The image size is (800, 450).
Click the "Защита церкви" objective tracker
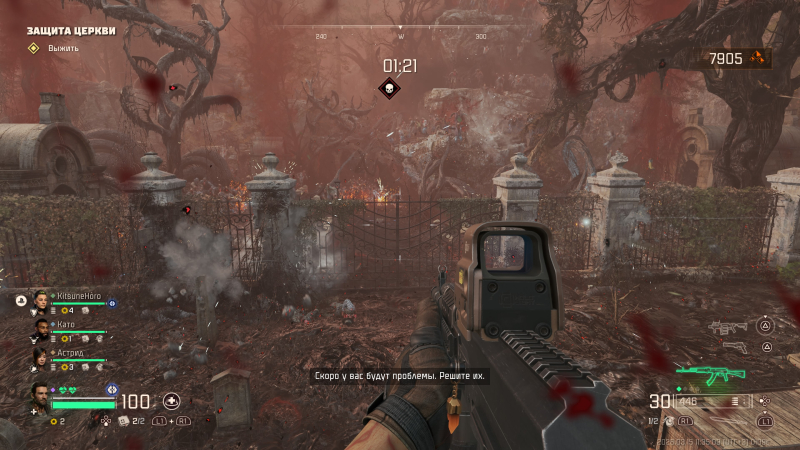71,30
